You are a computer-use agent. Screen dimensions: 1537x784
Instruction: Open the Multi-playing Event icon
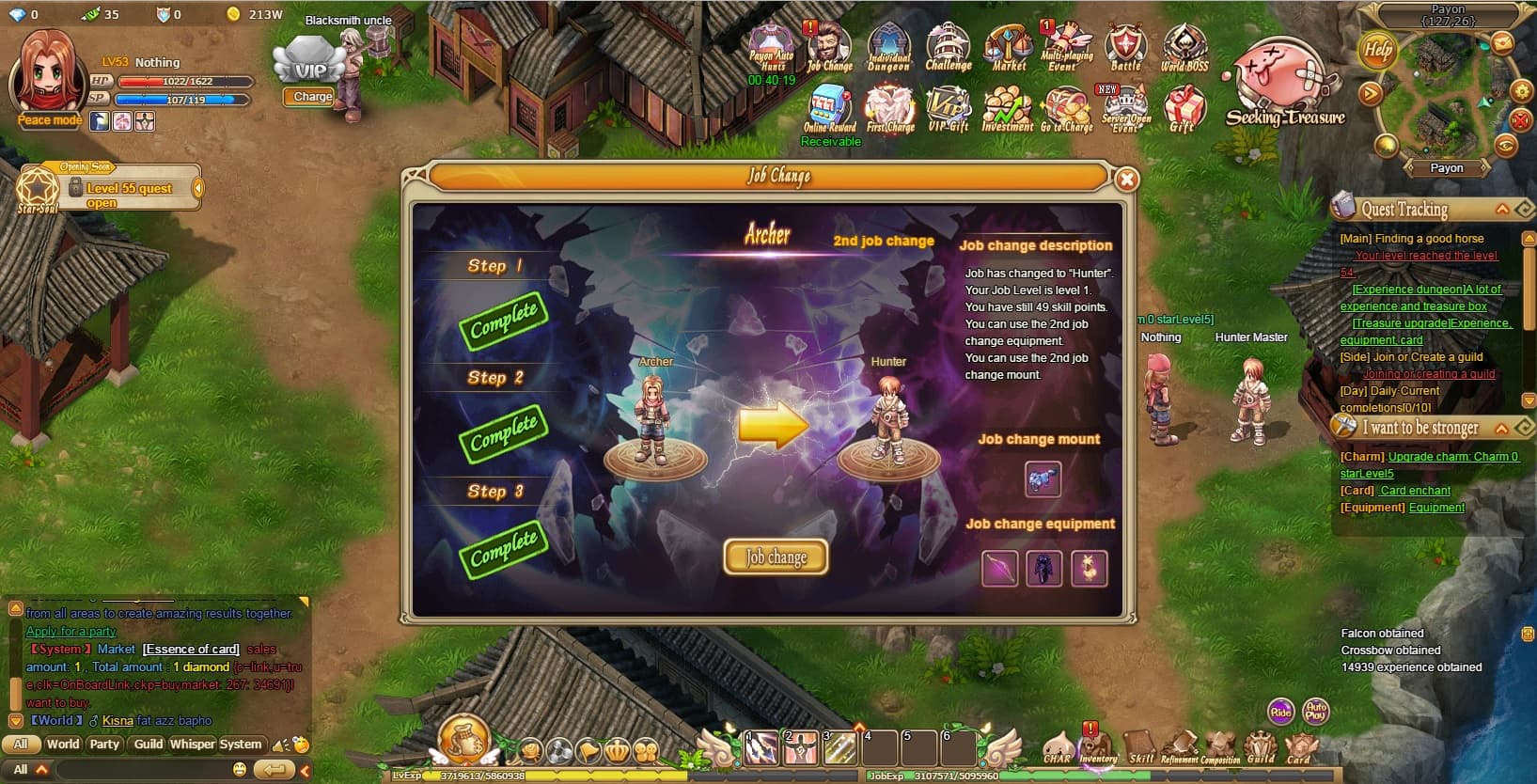[x=1066, y=42]
